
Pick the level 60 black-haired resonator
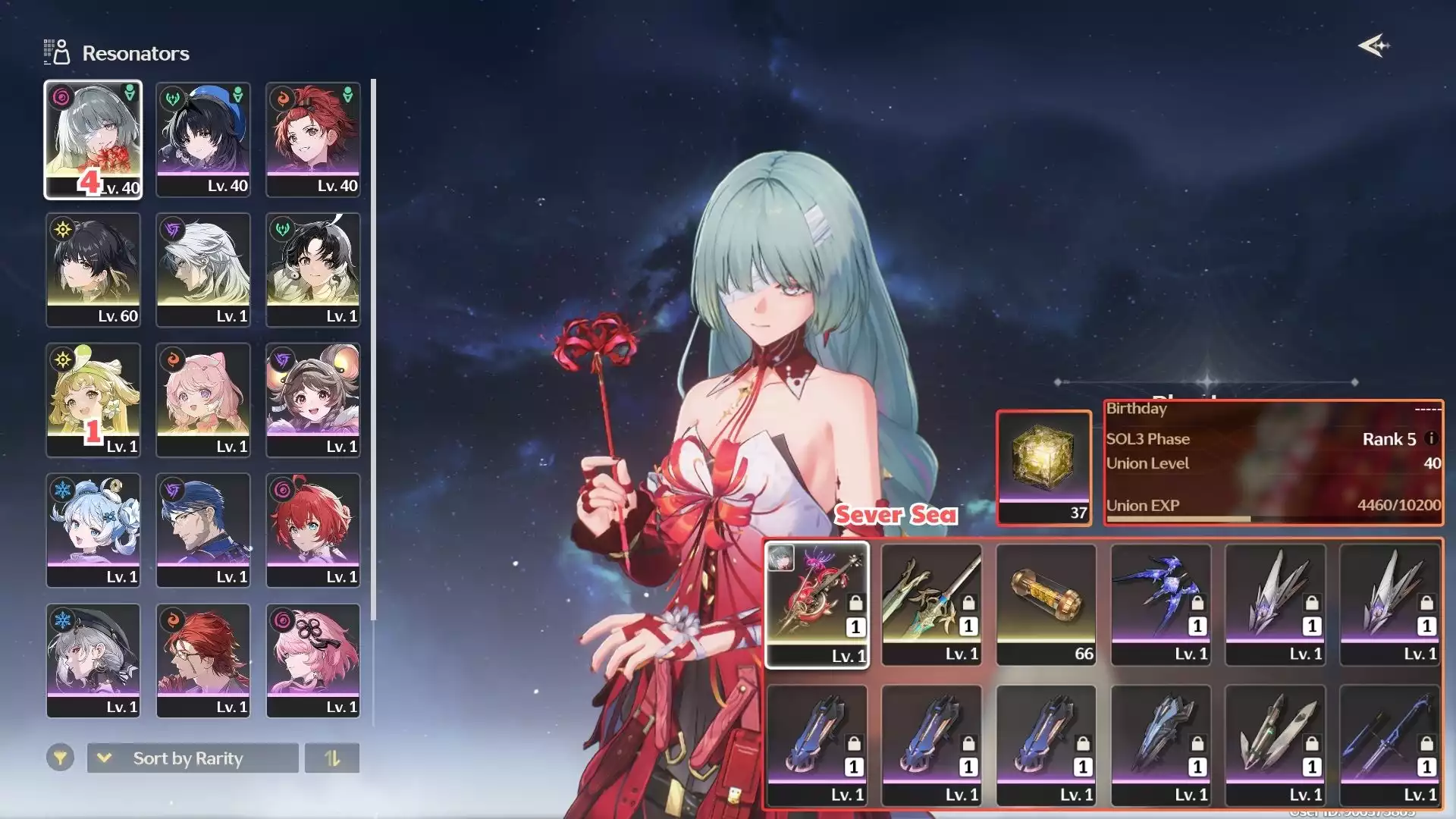click(93, 270)
